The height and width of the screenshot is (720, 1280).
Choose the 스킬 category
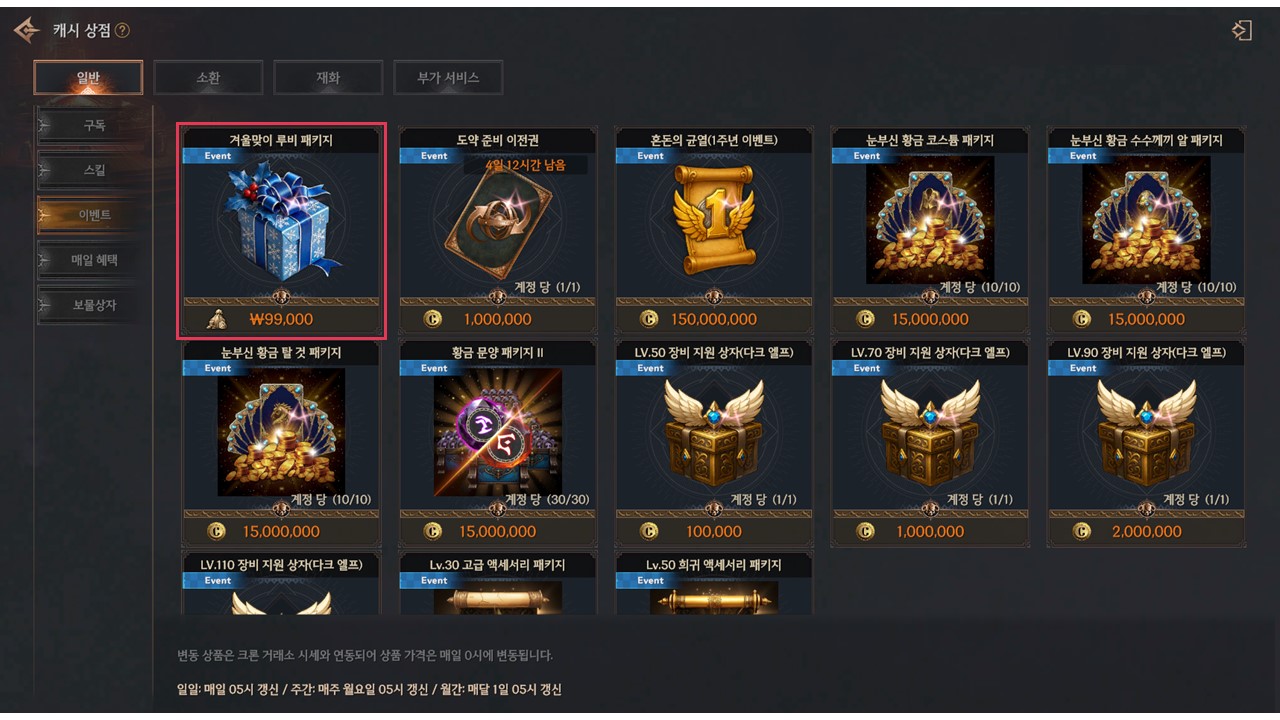94,170
